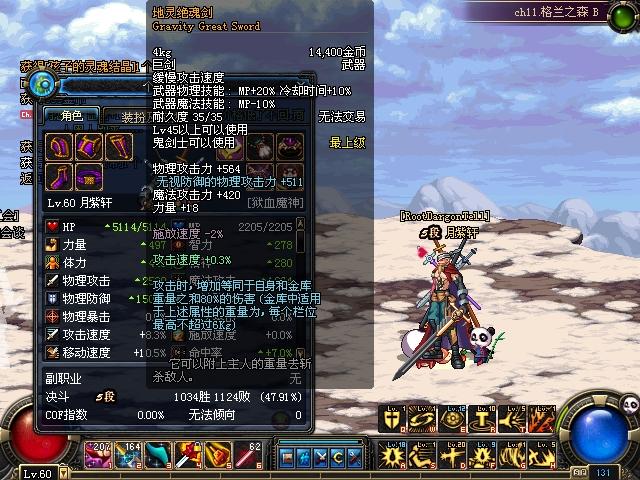
Task: Click the first purple equipment slot
Action: [x=59, y=148]
